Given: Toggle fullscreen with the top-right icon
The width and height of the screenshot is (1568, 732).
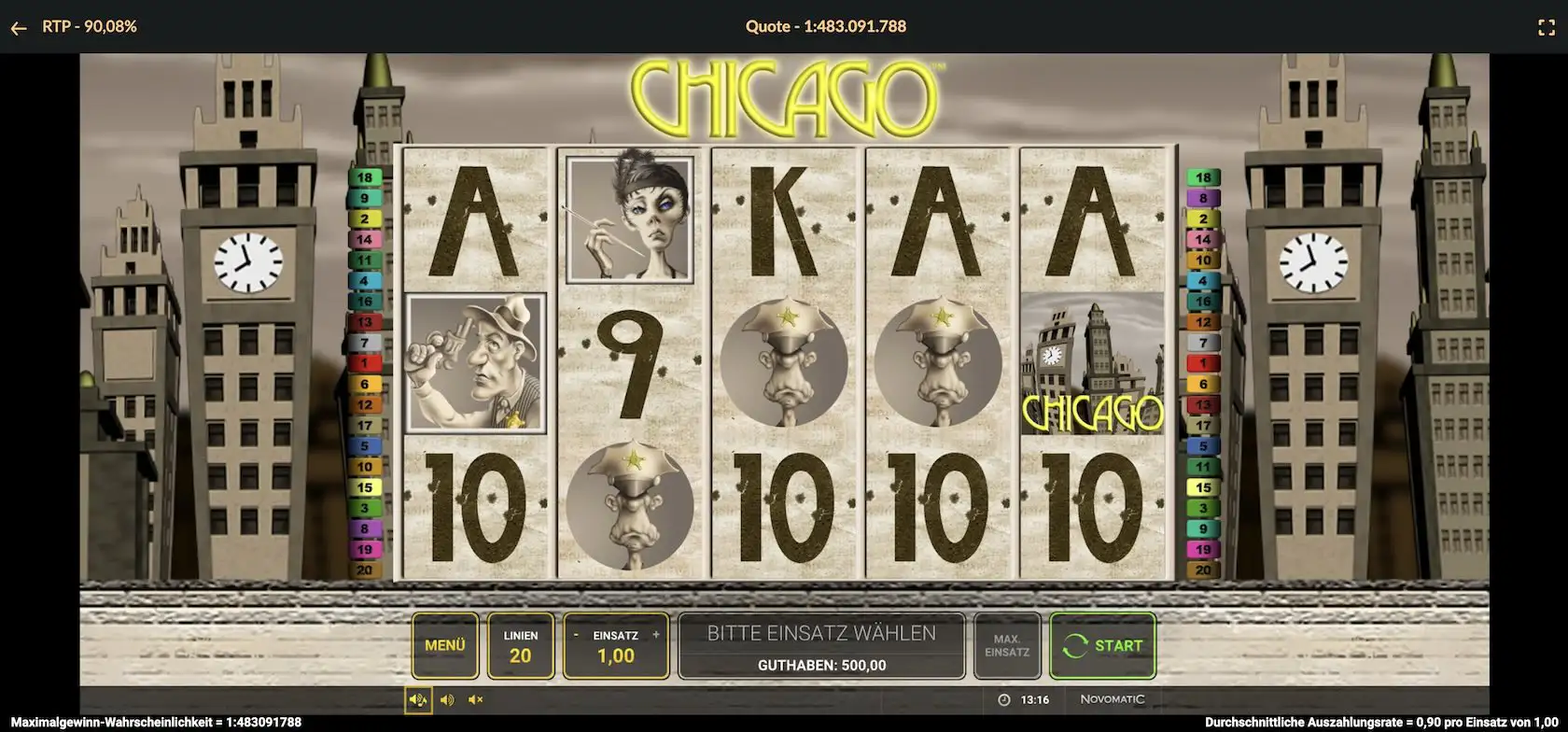Looking at the screenshot, I should (1547, 28).
